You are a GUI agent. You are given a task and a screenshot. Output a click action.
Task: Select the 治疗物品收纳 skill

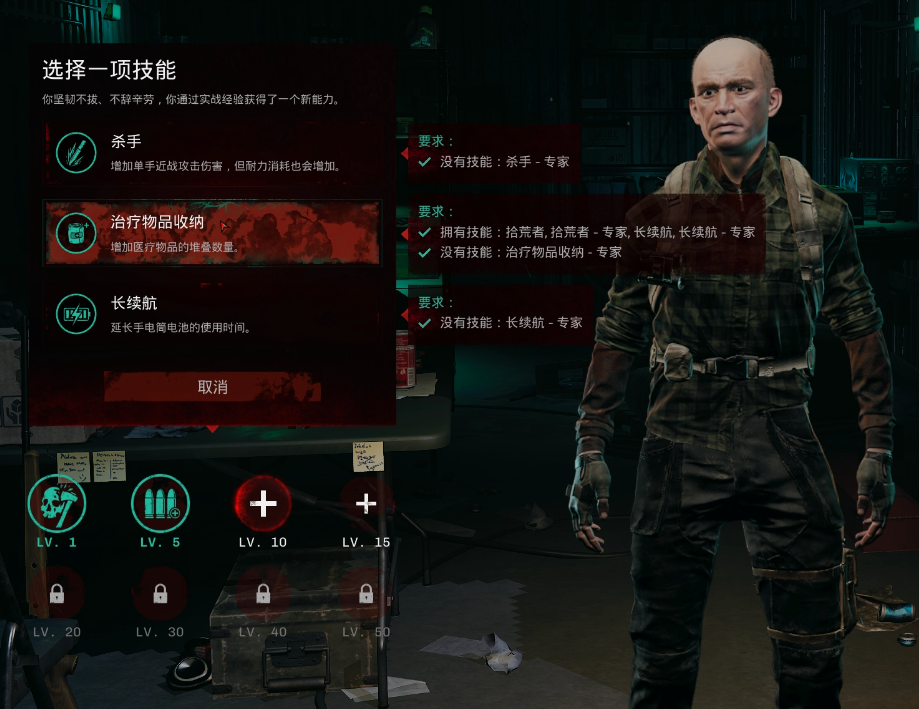(212, 232)
